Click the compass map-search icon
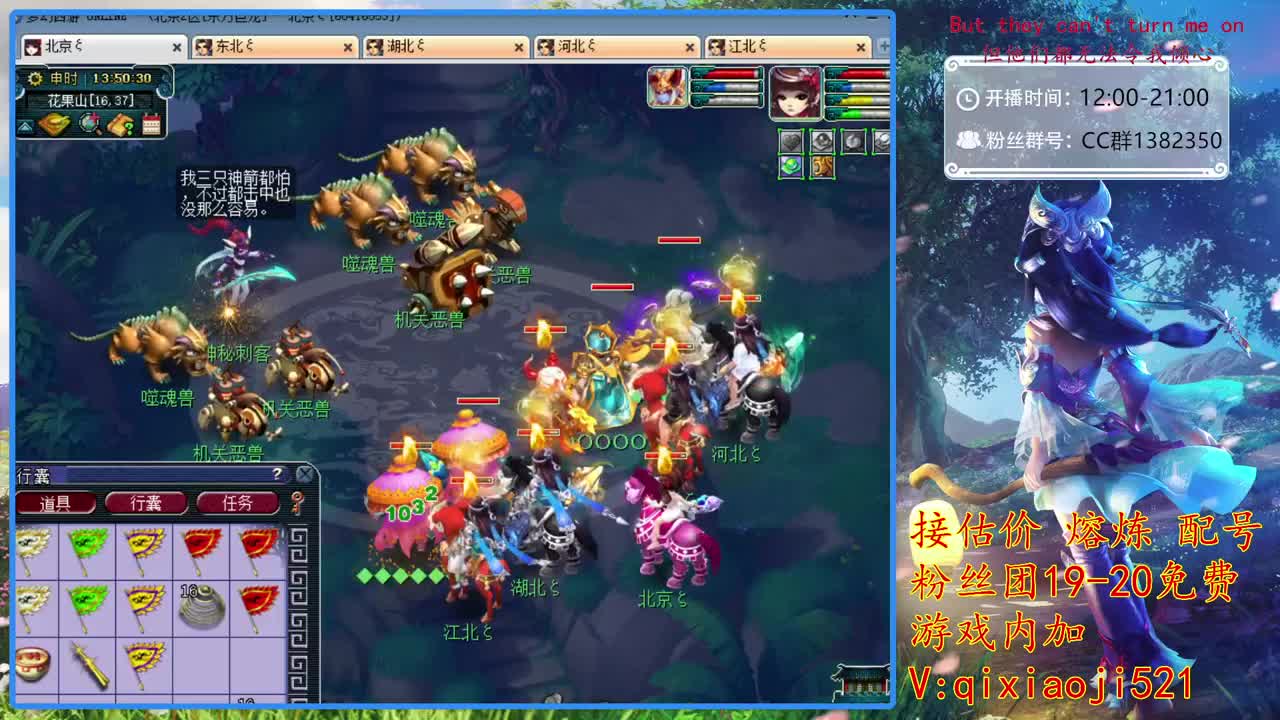 point(88,123)
